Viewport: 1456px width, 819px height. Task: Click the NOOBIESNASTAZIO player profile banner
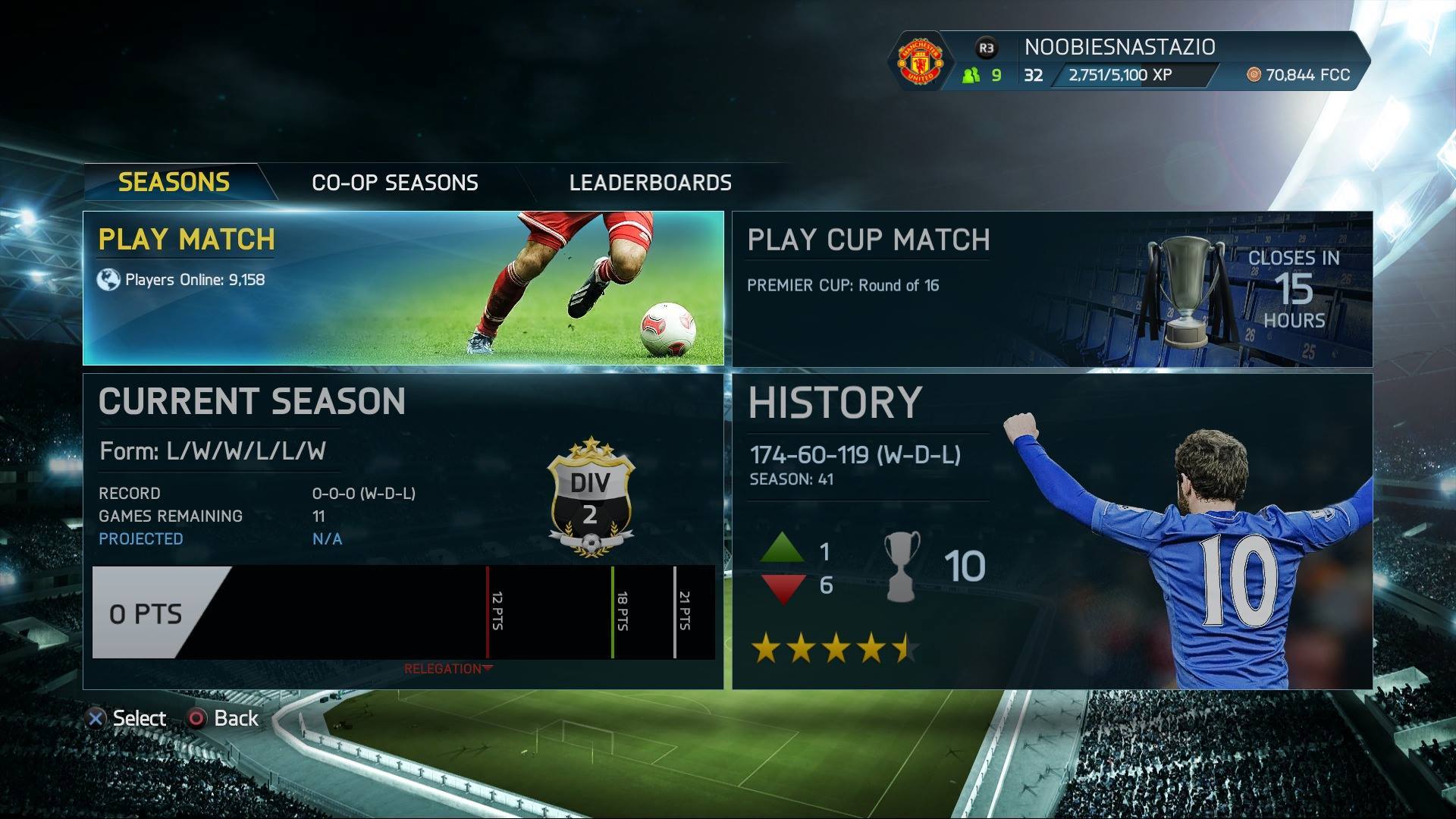click(1130, 61)
